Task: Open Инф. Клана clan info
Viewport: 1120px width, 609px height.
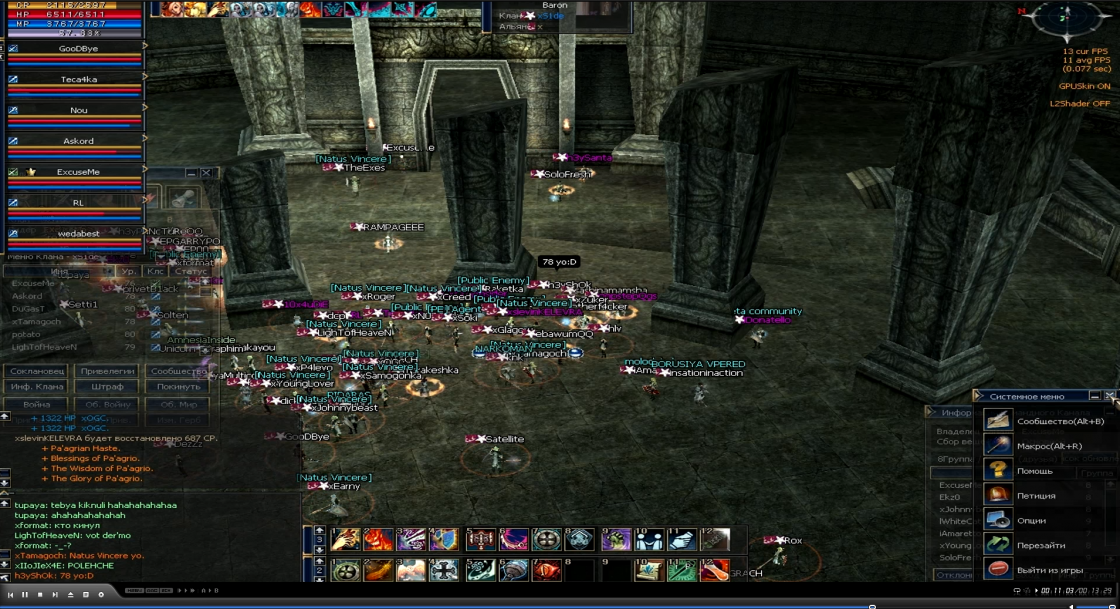Action: click(37, 387)
